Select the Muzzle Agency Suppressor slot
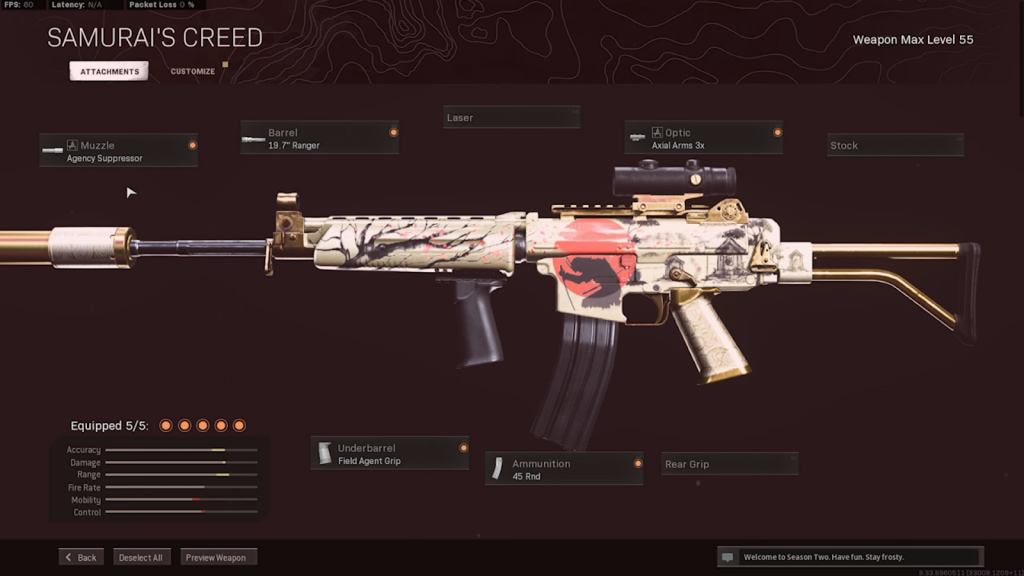 coord(118,151)
